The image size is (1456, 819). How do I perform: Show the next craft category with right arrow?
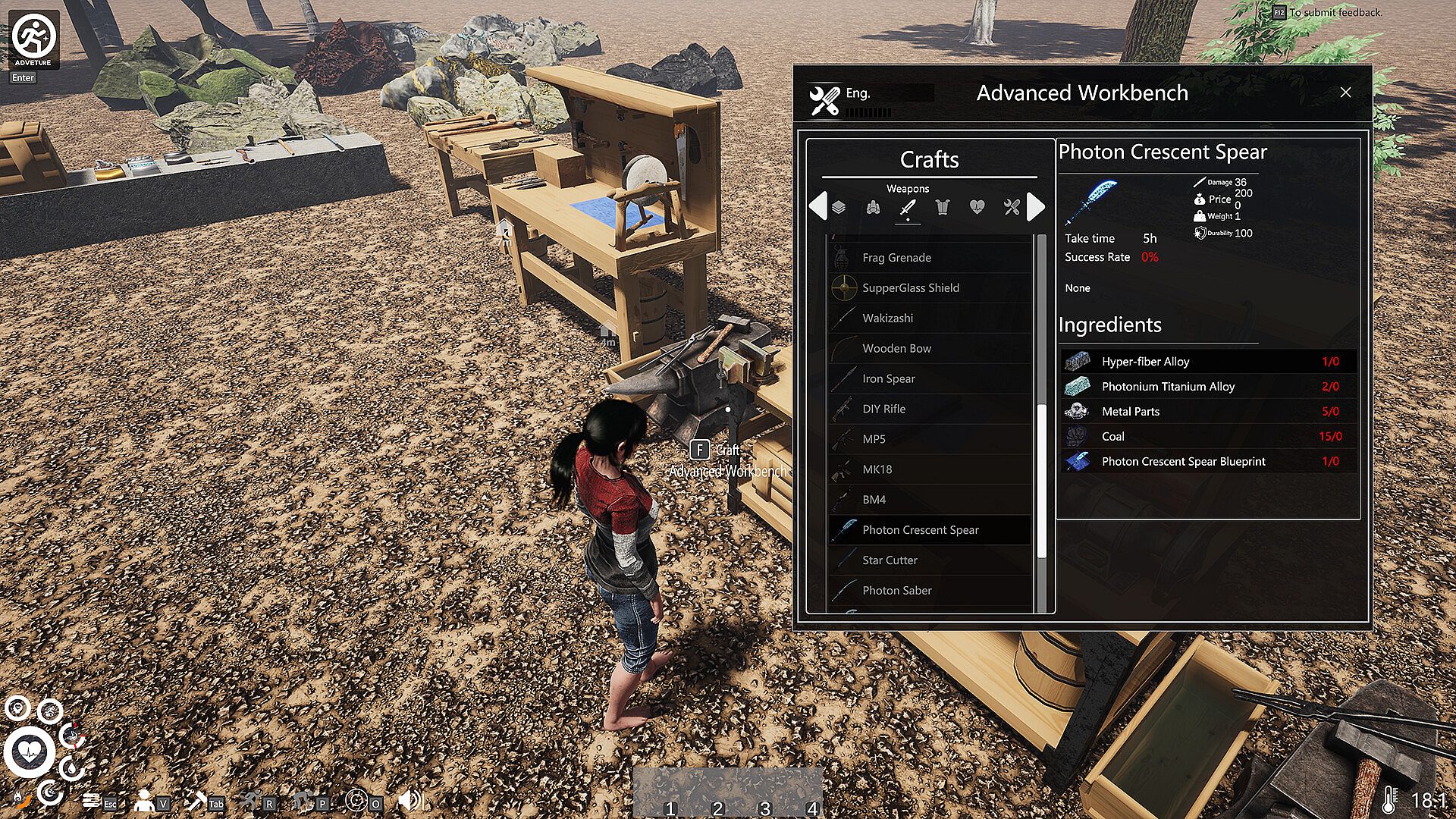(x=1036, y=207)
